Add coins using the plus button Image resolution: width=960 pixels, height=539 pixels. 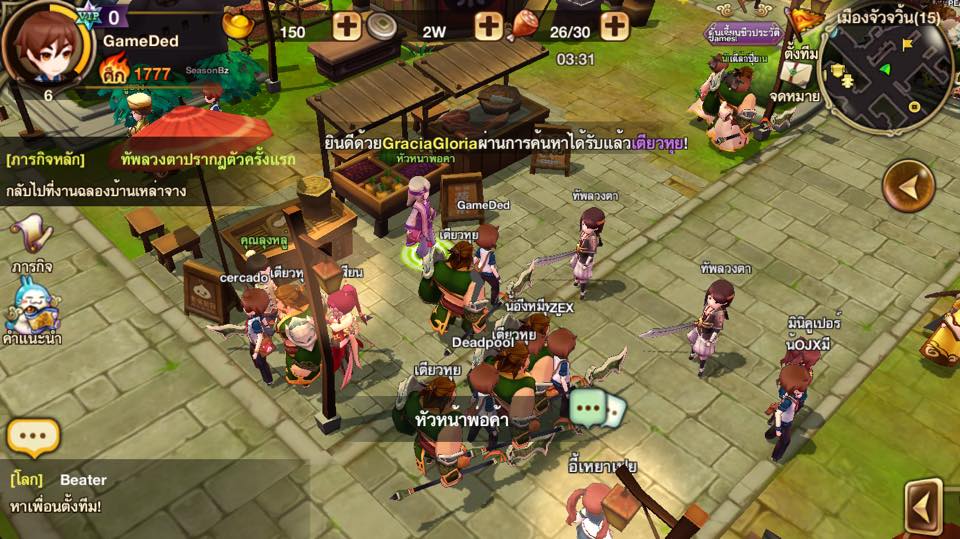click(488, 26)
